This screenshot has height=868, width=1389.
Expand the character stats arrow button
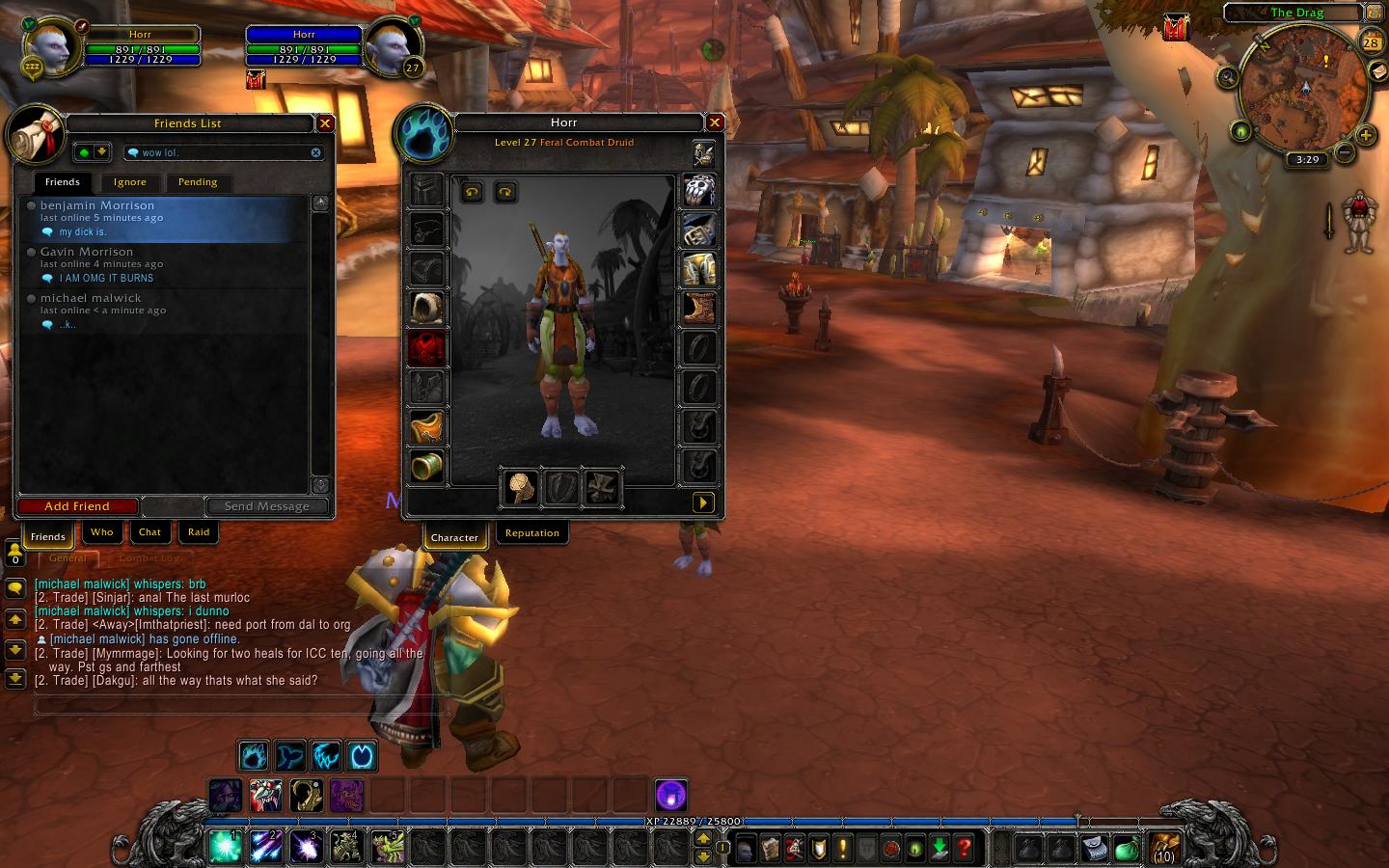[x=702, y=502]
